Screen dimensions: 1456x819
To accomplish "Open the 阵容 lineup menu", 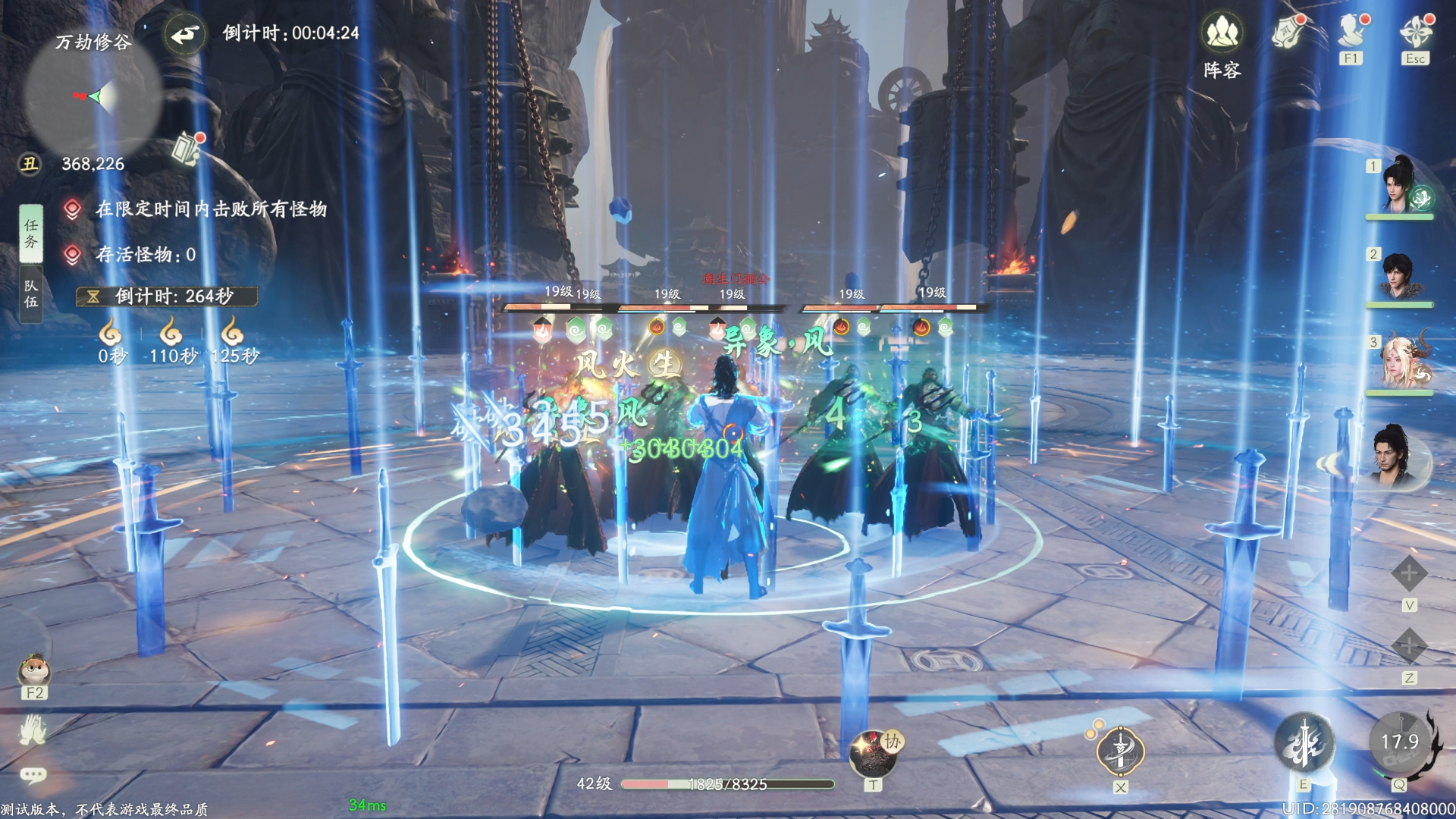I will (1222, 34).
